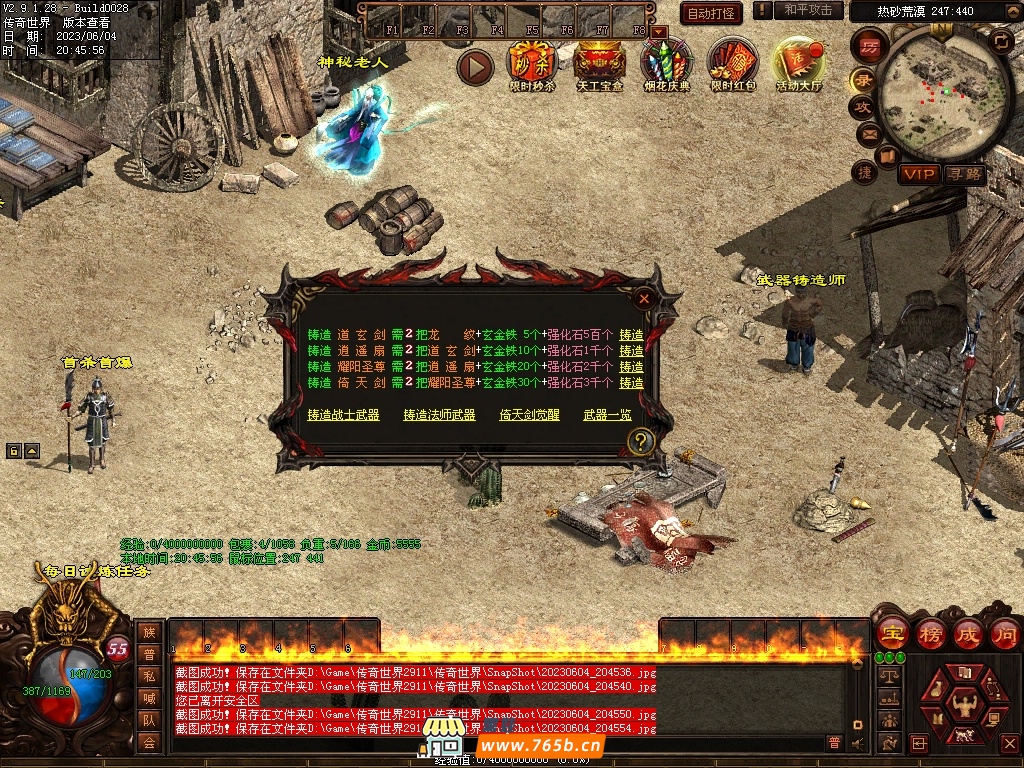Switch to the 私 private chat channel
The image size is (1024, 768).
click(x=149, y=677)
